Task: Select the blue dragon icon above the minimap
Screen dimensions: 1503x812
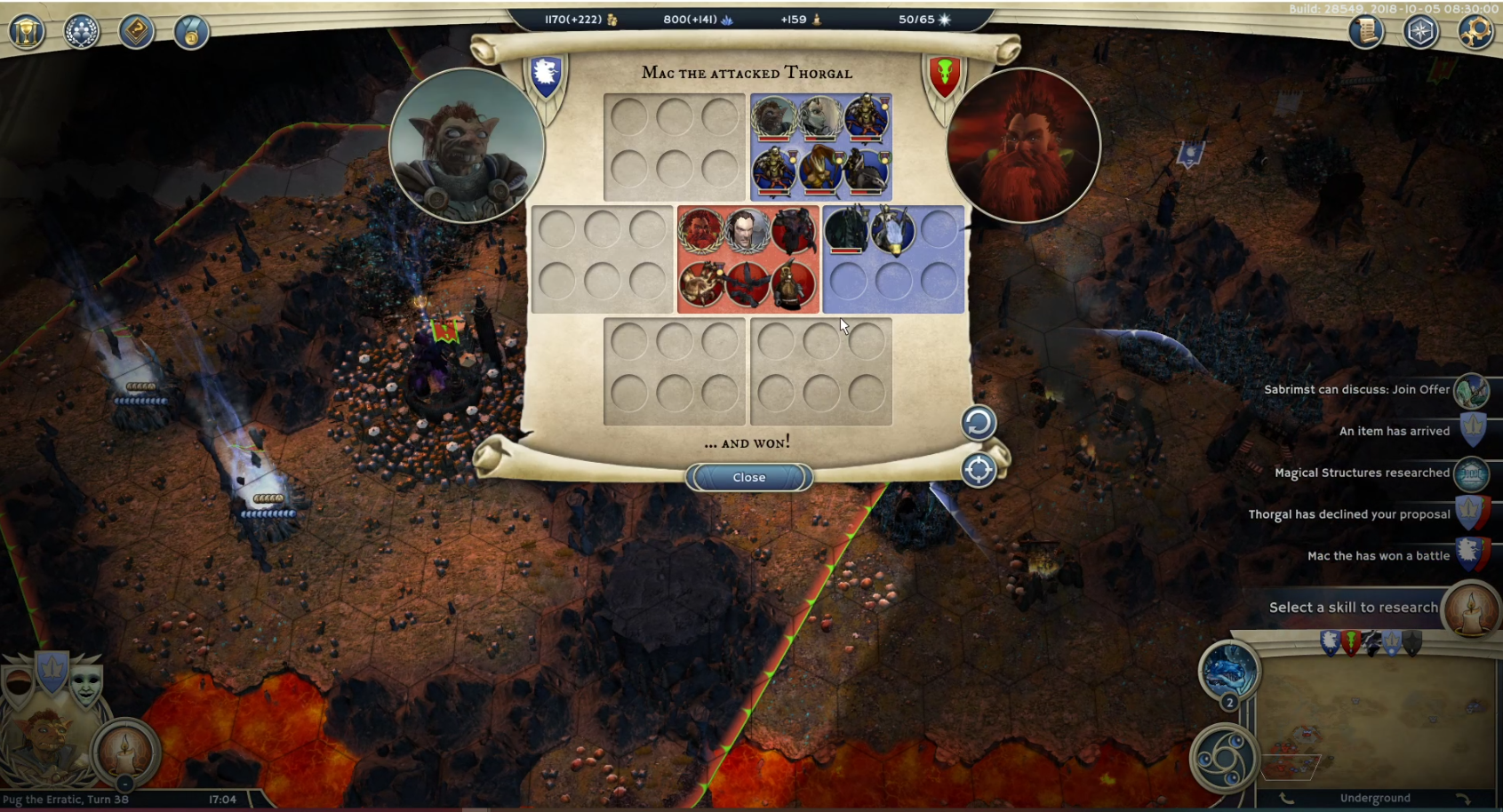Action: 1229,671
